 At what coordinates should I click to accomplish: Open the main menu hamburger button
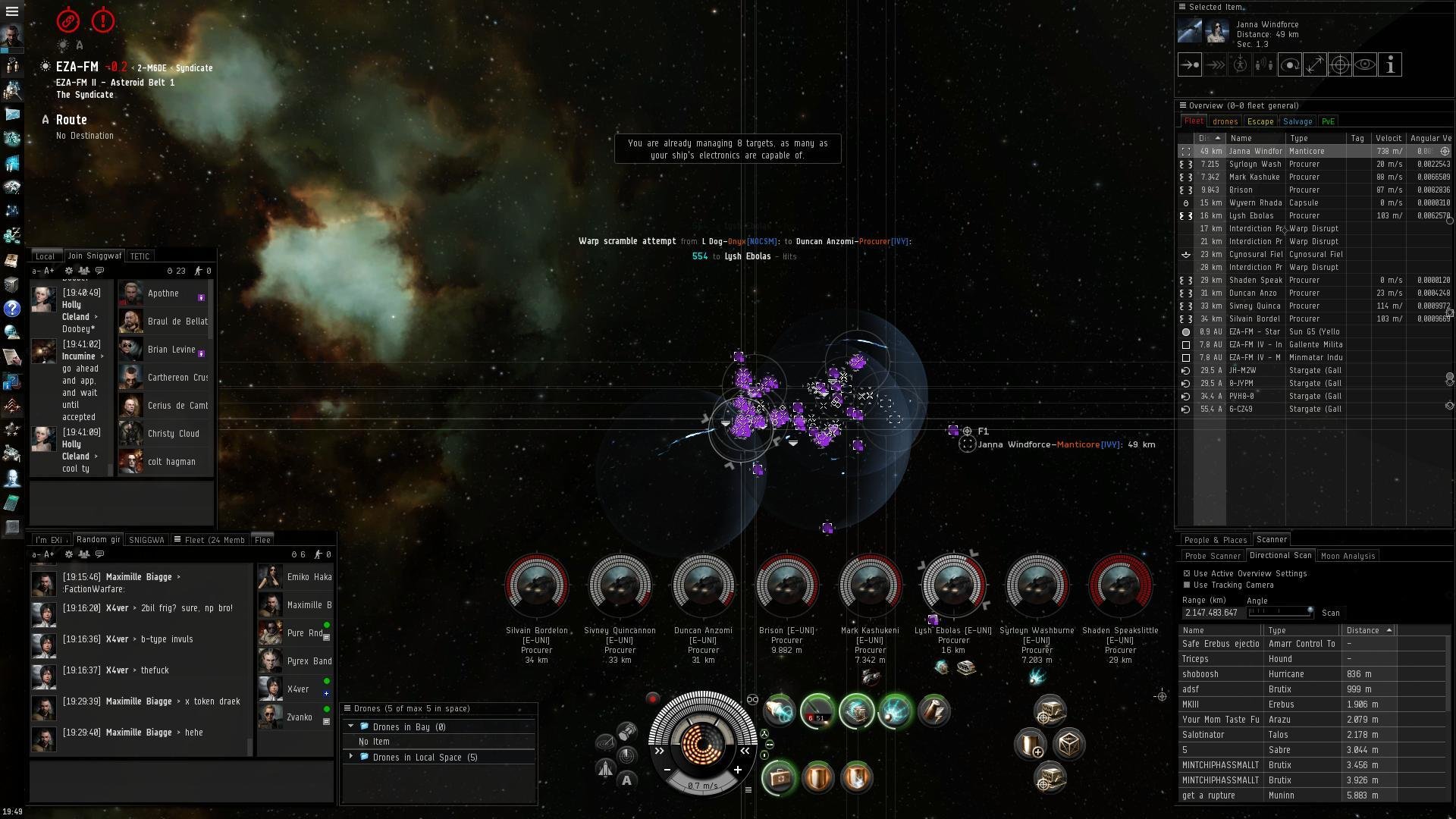(x=12, y=11)
